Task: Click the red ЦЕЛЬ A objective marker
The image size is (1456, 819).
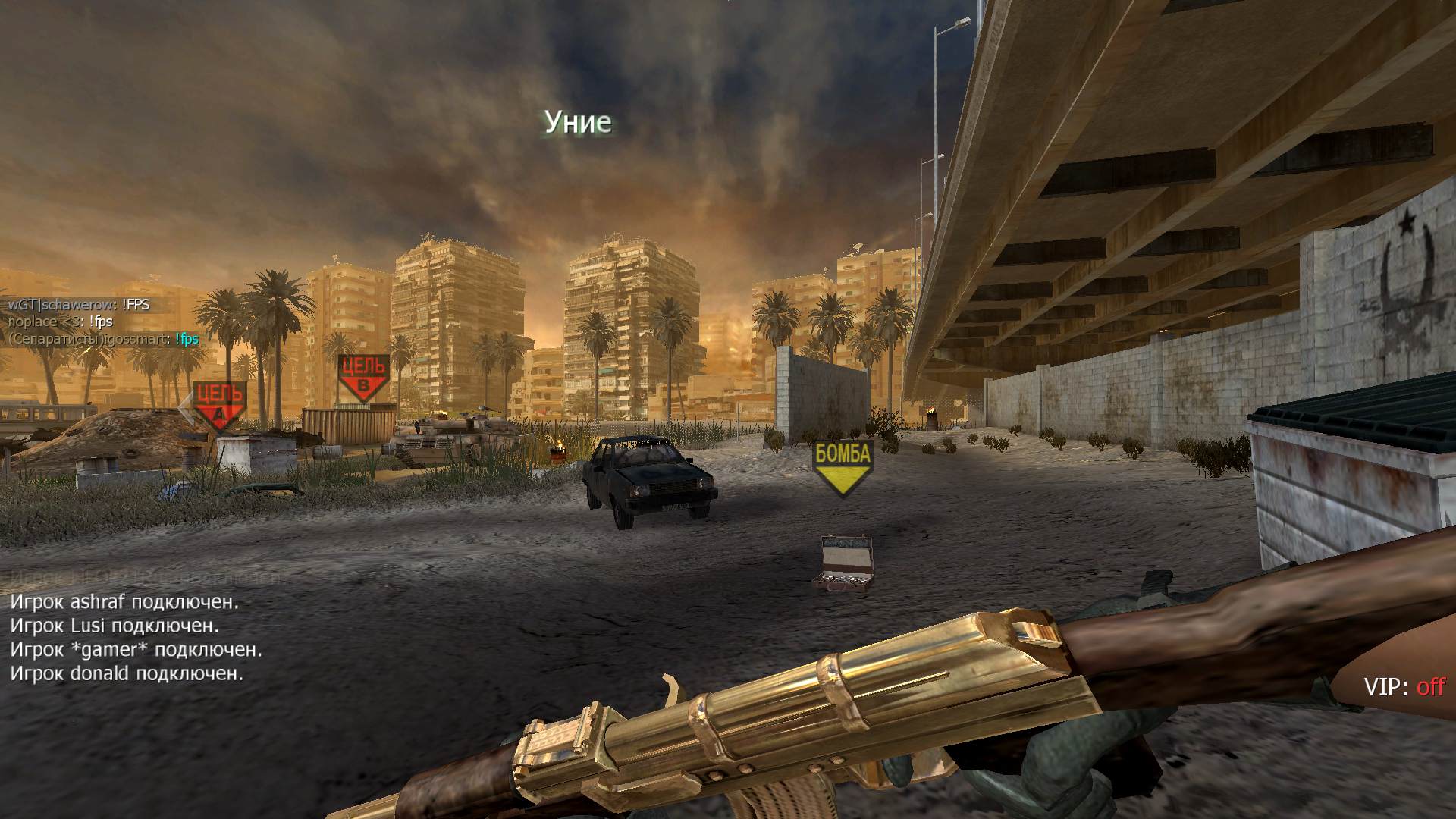Action: click(x=219, y=404)
